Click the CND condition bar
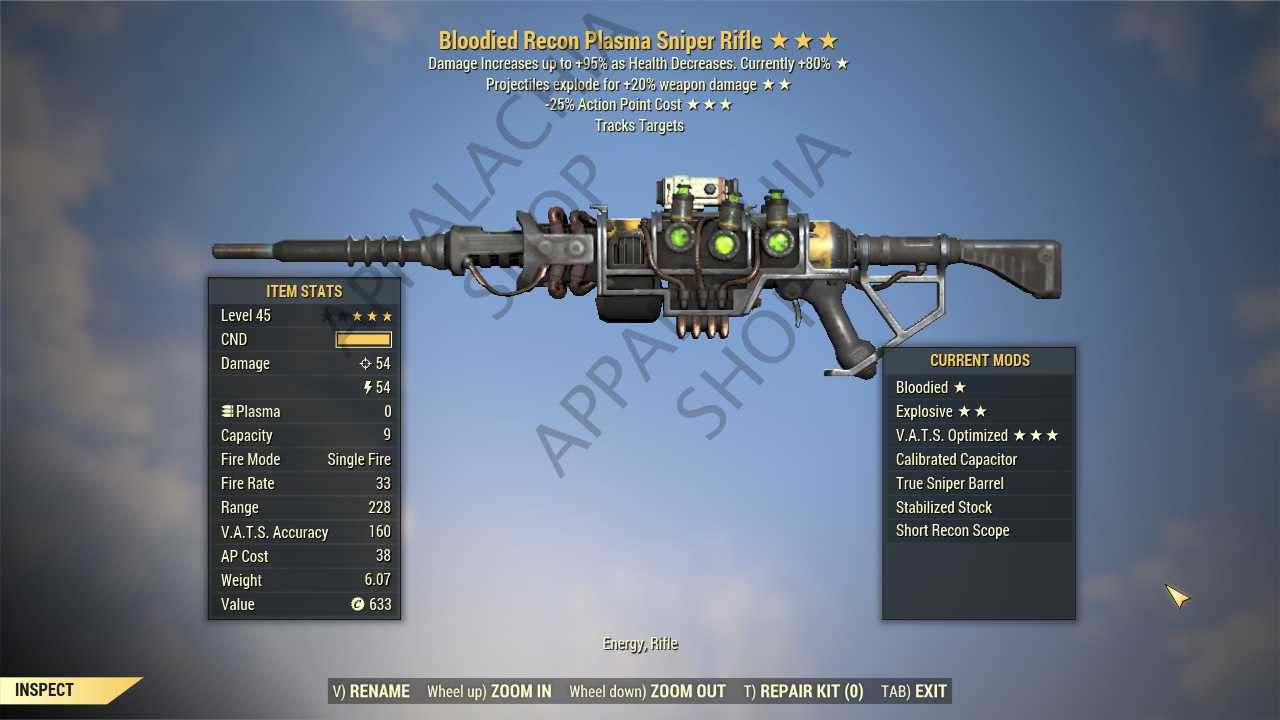Viewport: 1280px width, 720px height. [363, 339]
